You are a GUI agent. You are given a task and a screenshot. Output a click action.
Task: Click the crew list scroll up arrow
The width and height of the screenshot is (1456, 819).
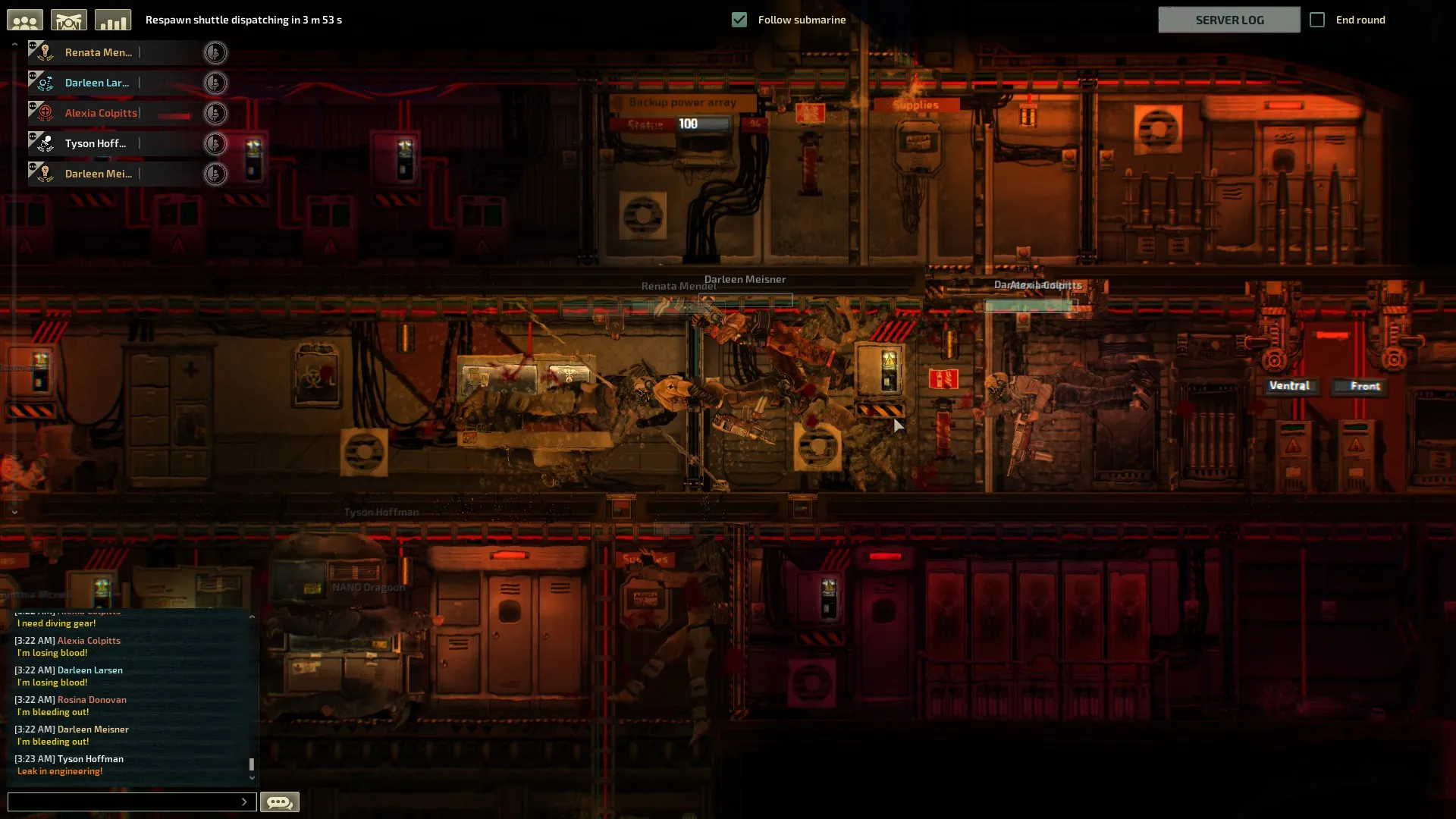14,45
